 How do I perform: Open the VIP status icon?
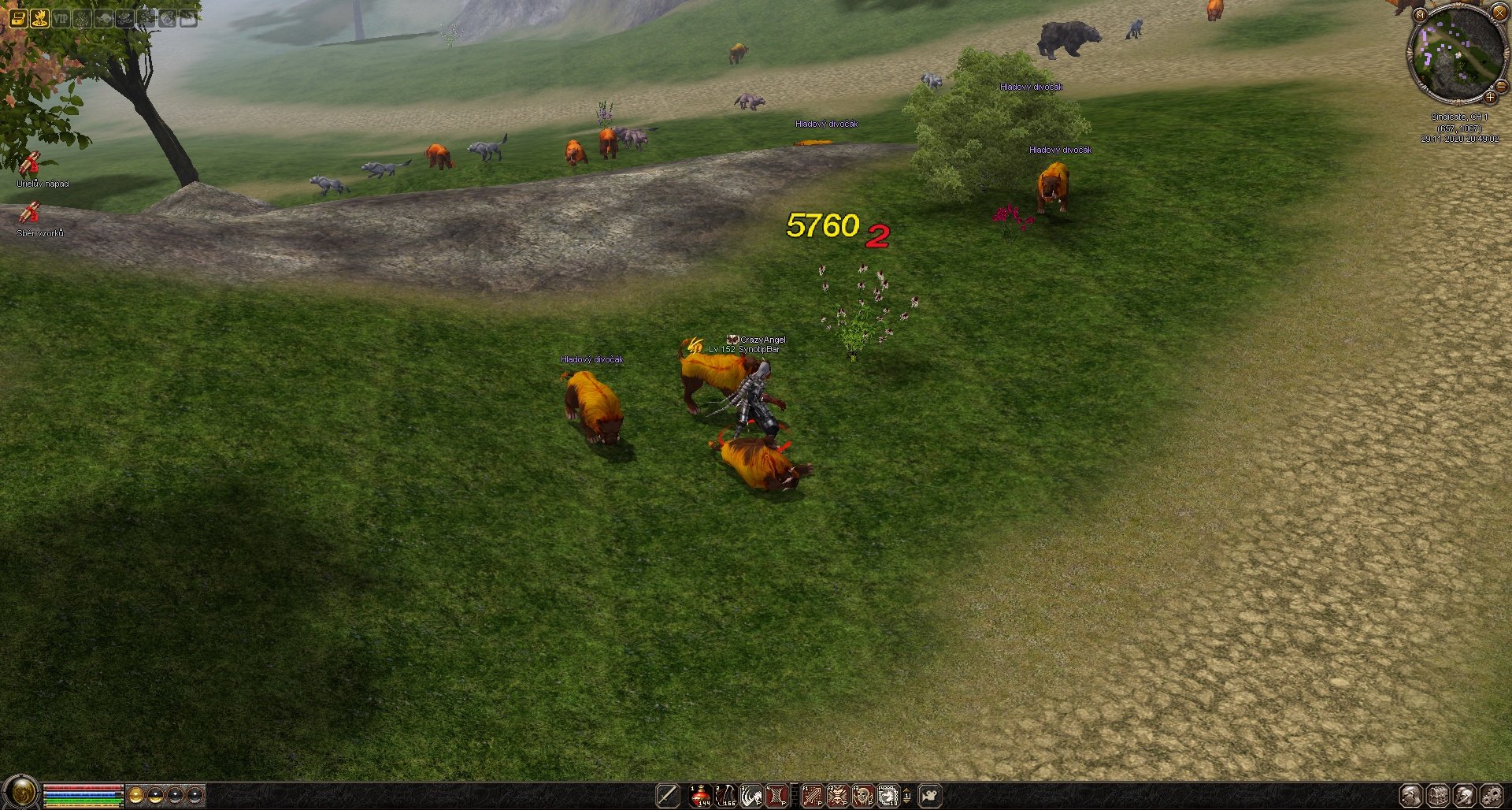(61, 18)
